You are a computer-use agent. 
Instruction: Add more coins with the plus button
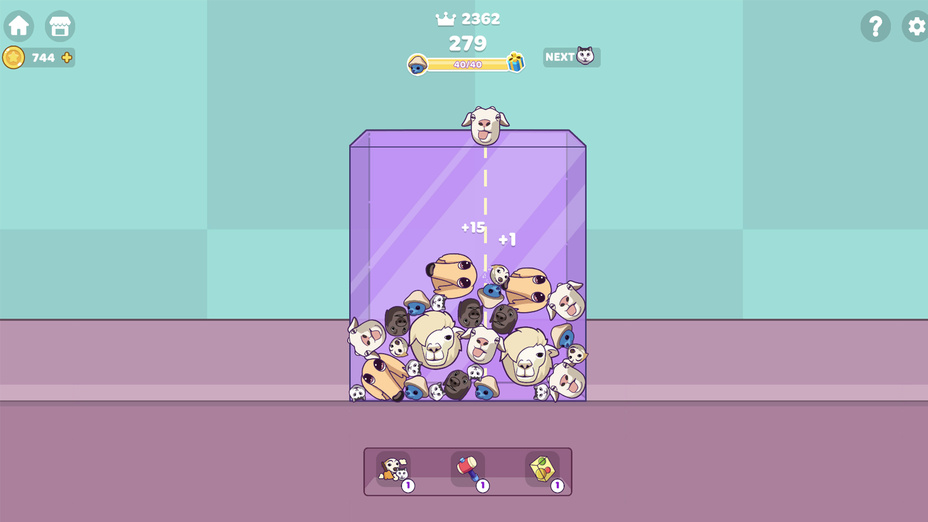67,58
